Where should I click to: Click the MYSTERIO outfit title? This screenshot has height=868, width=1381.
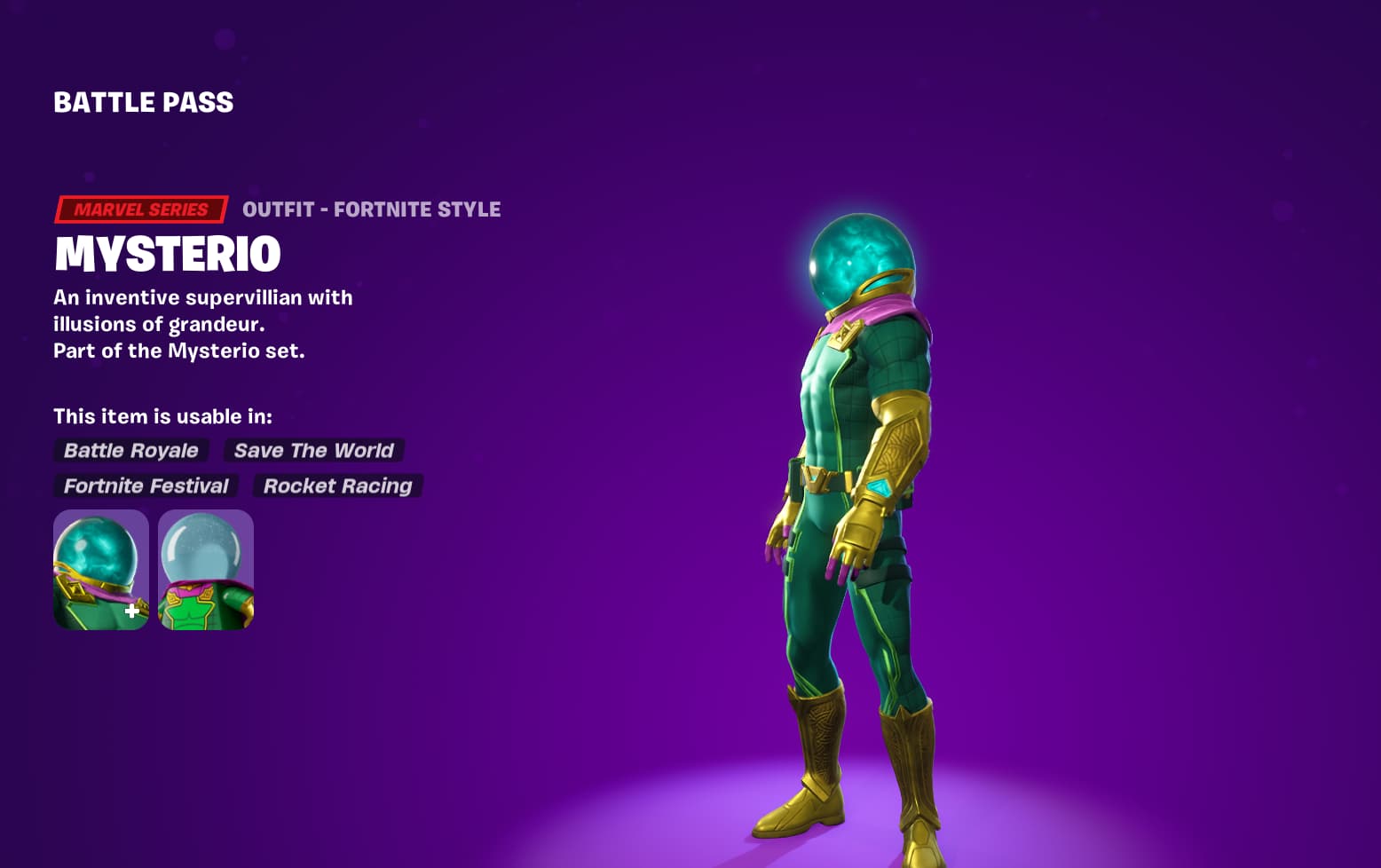[167, 255]
